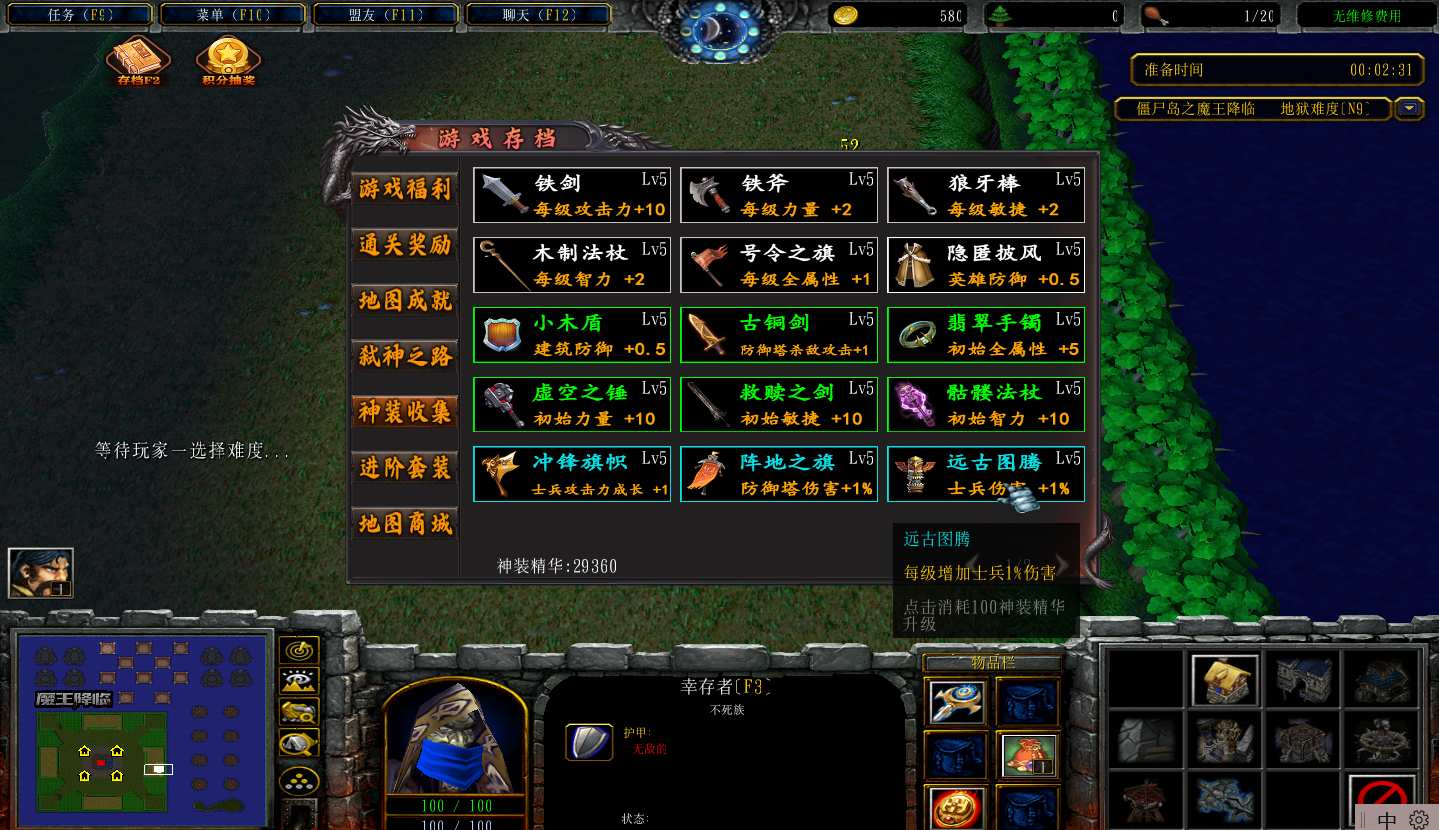Open the 积分抽奖 lottery icon
The image size is (1439, 830).
(229, 60)
